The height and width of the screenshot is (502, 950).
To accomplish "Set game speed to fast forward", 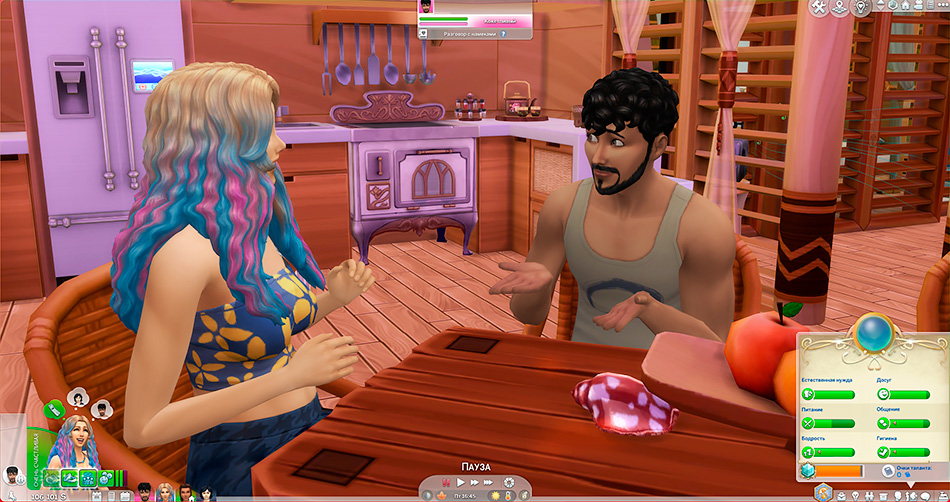I will (476, 483).
